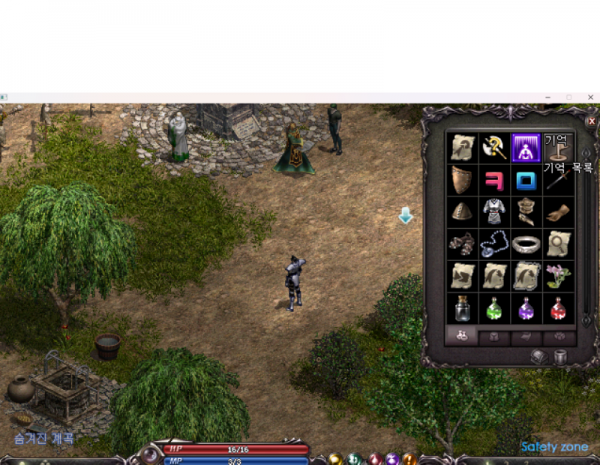This screenshot has height=465, width=600.
Task: Use the red potion bottle
Action: click(x=558, y=308)
